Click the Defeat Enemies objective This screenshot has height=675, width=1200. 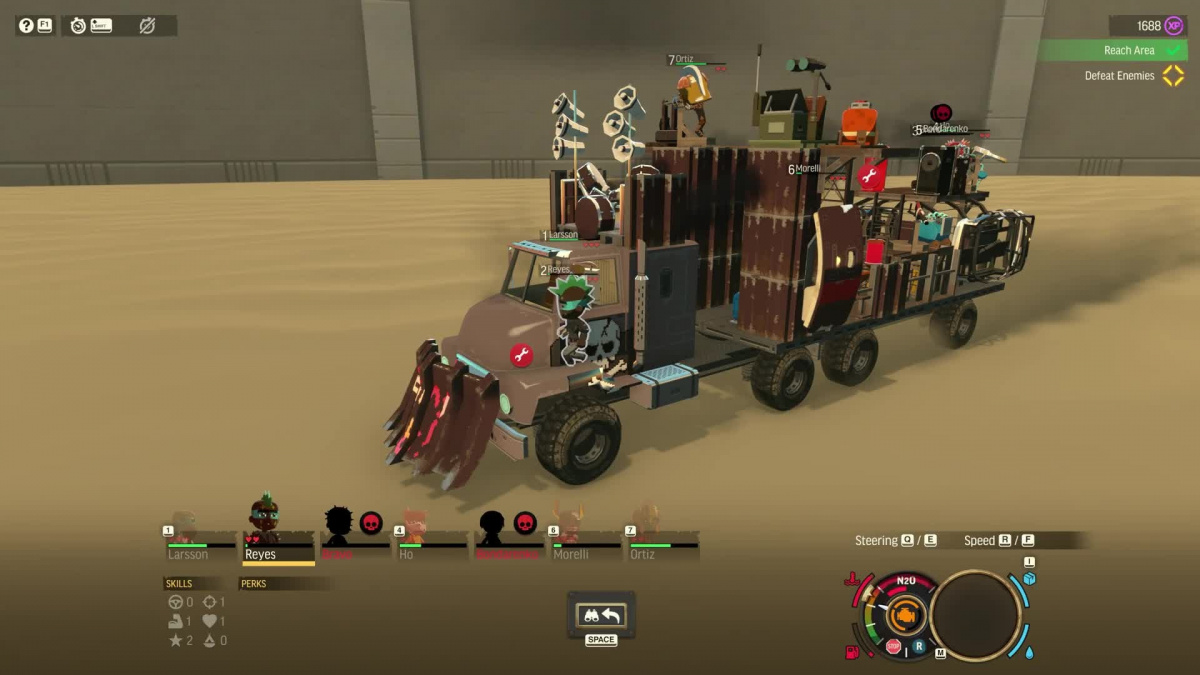coord(1120,76)
